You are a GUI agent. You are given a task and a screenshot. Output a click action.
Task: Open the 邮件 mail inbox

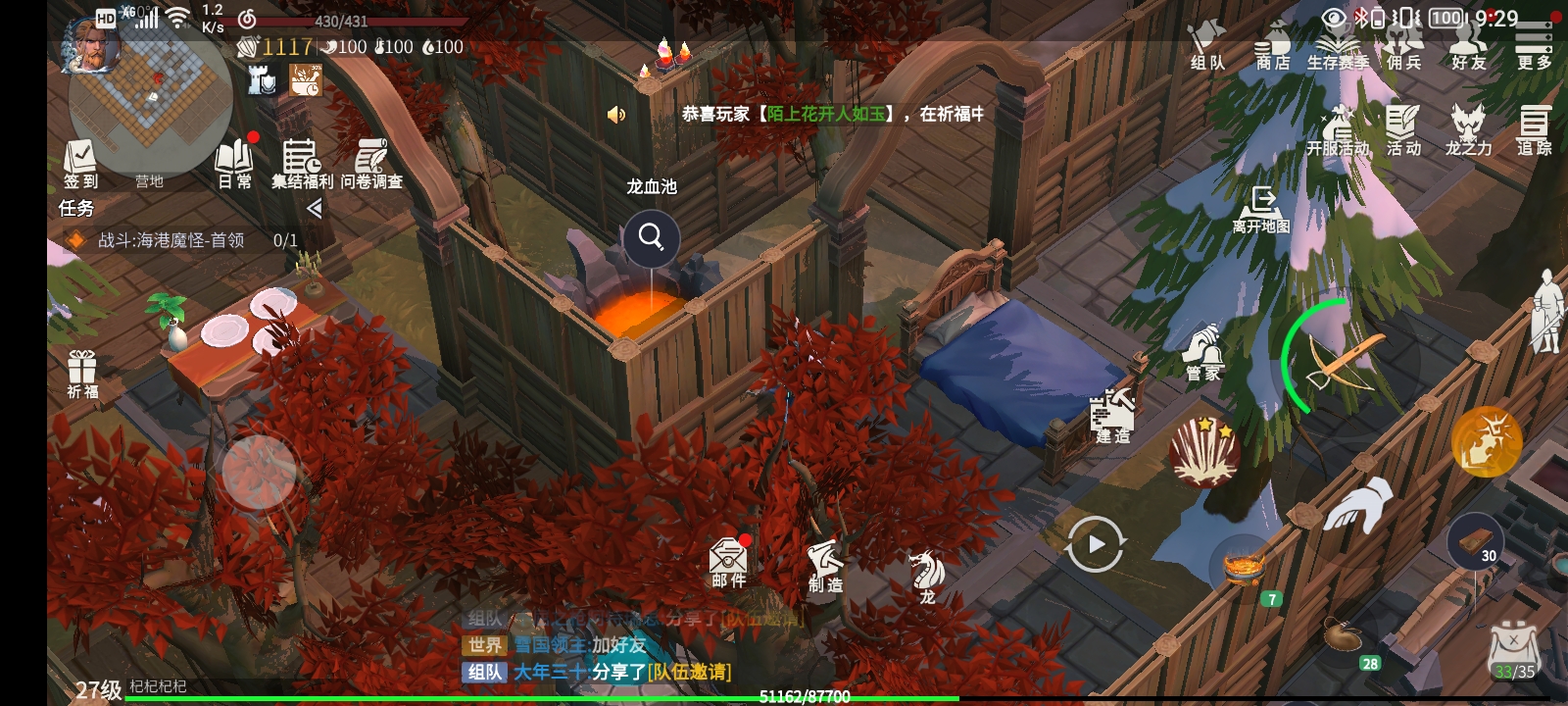728,564
